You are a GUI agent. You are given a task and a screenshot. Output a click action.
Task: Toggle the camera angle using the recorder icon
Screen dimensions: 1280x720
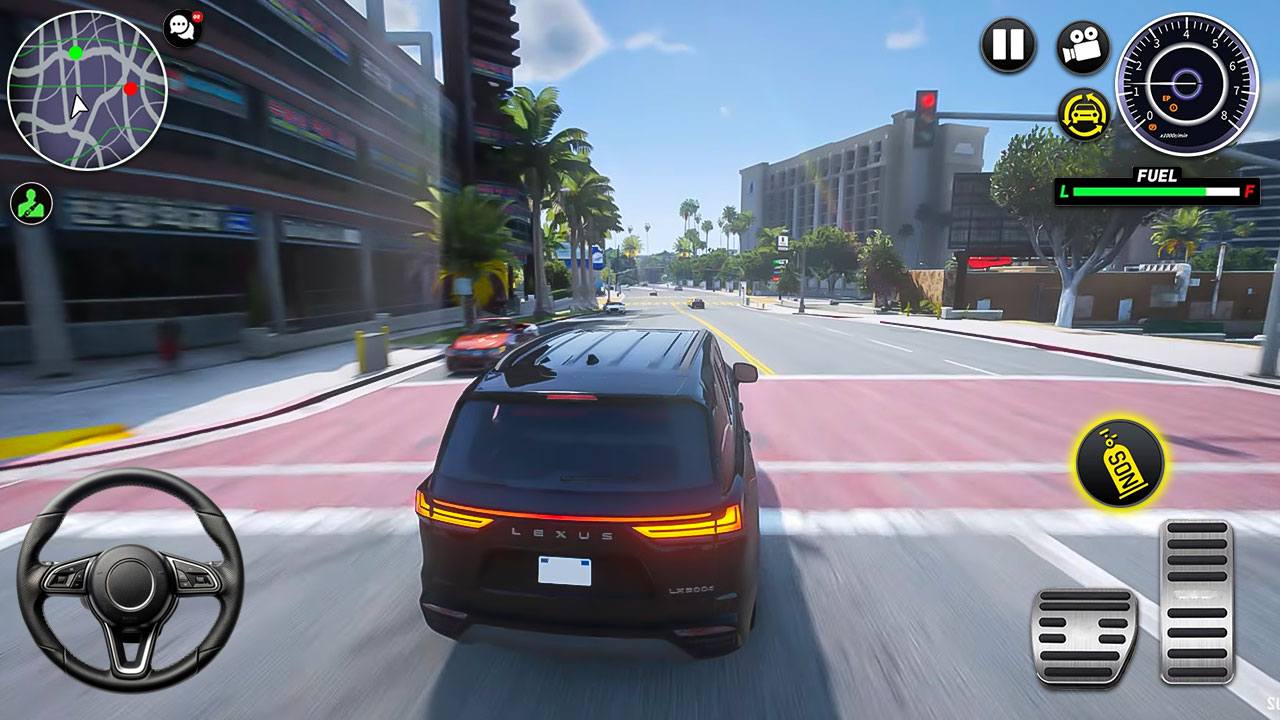pos(1080,45)
